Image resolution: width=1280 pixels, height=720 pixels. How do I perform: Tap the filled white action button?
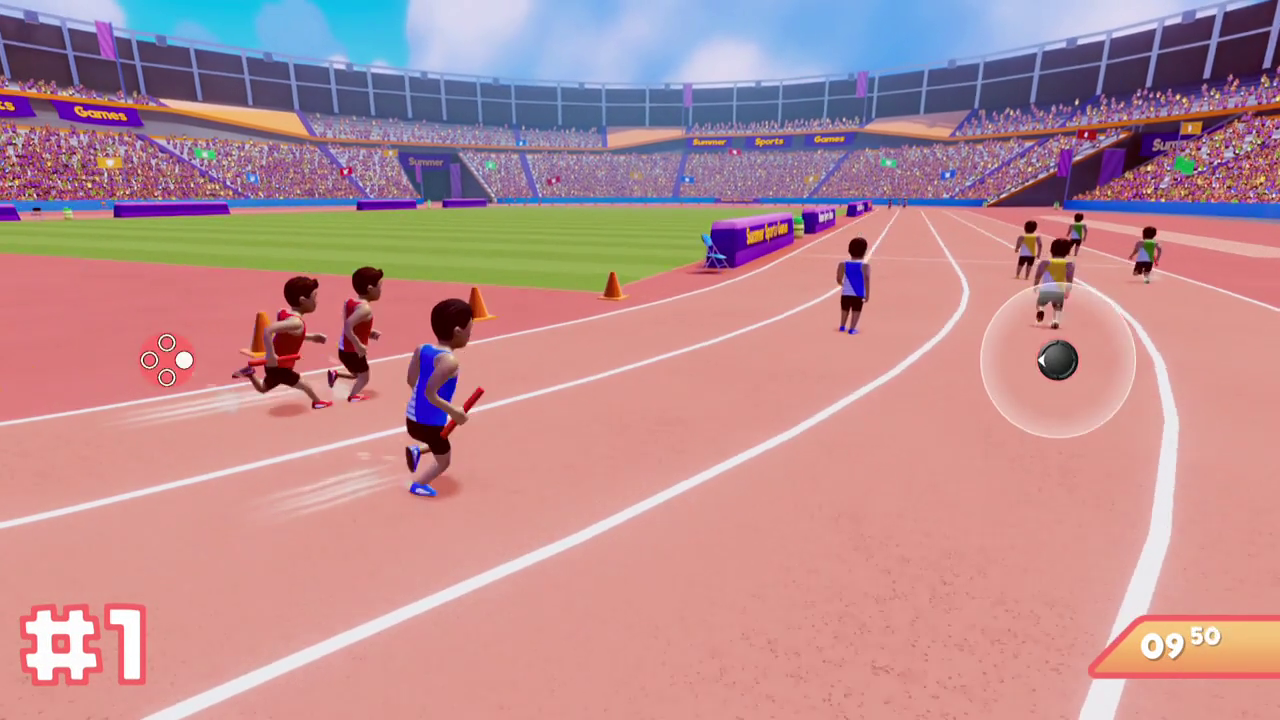click(x=185, y=358)
